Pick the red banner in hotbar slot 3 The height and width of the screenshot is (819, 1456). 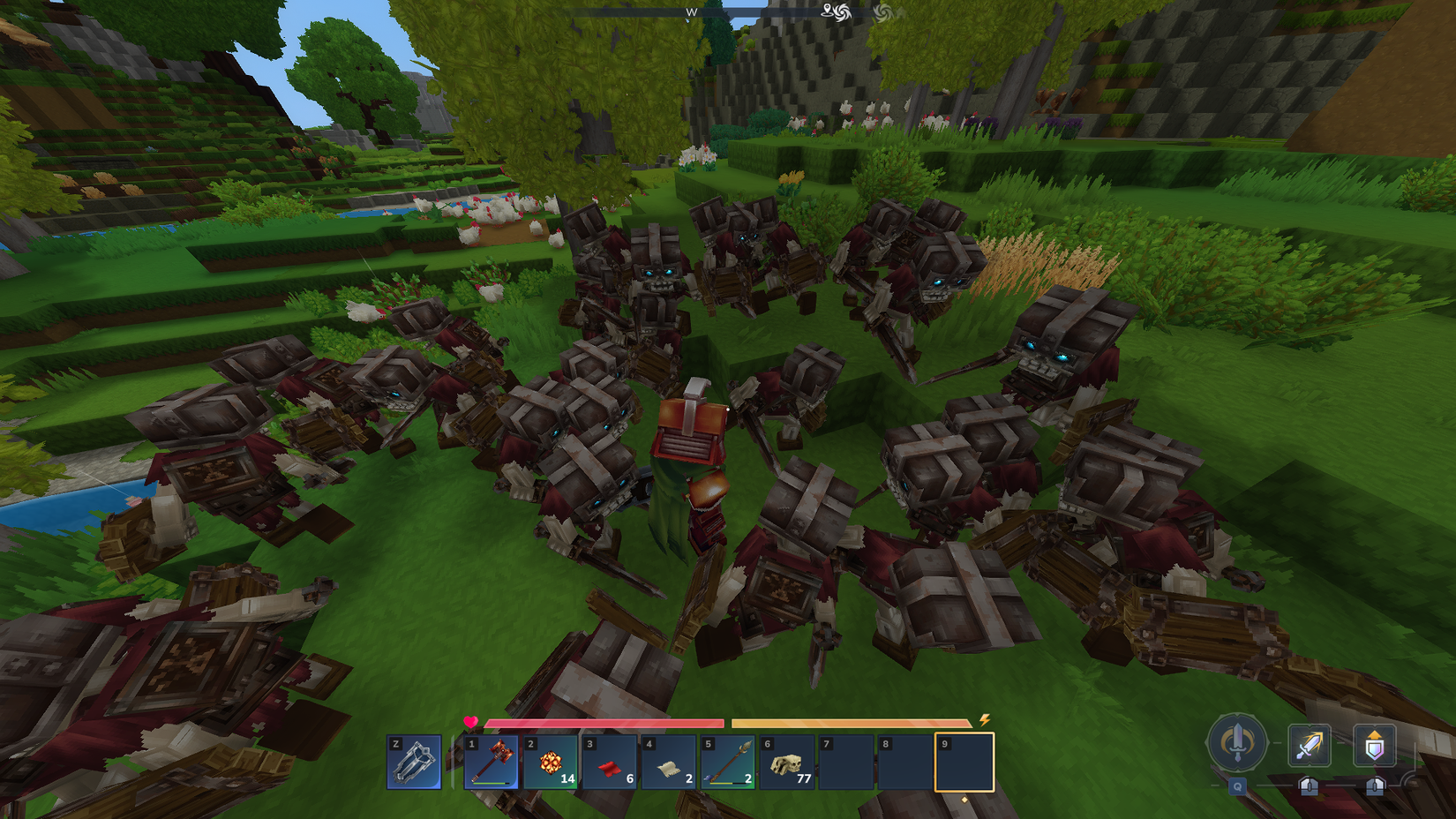(609, 764)
